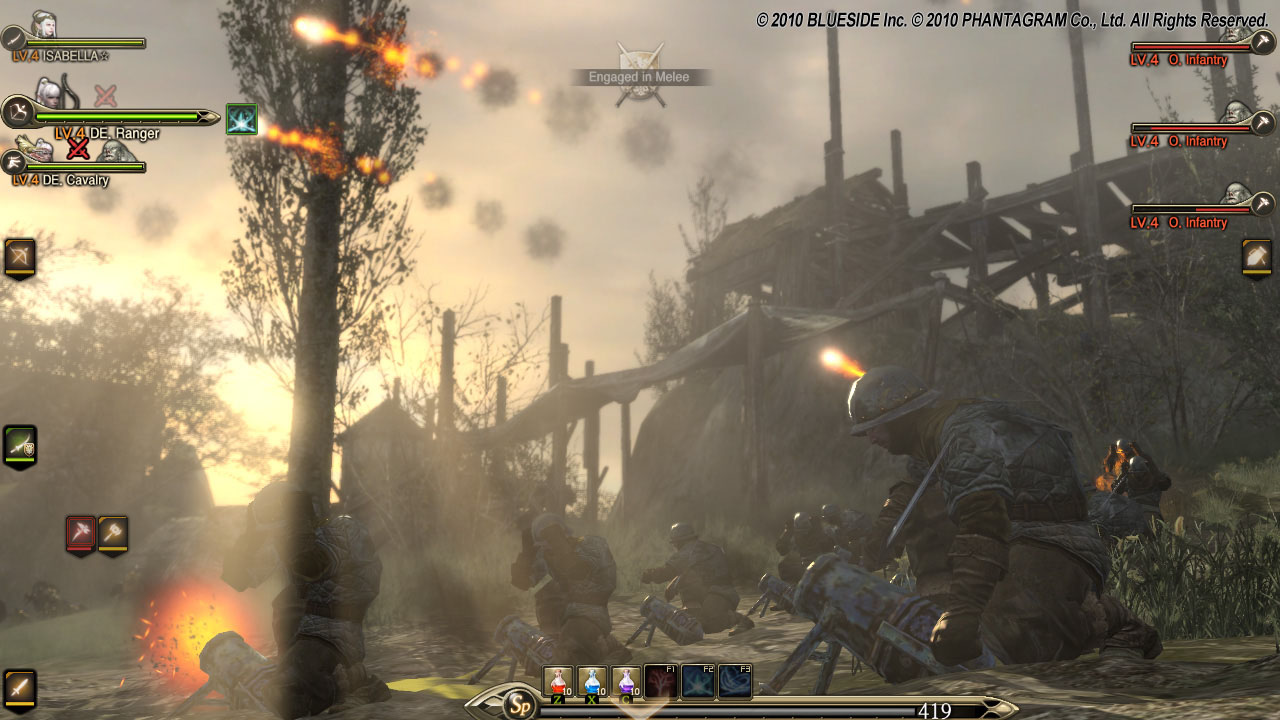Select the DE. Cavalry troop portrait
The image size is (1280, 720).
40,151
